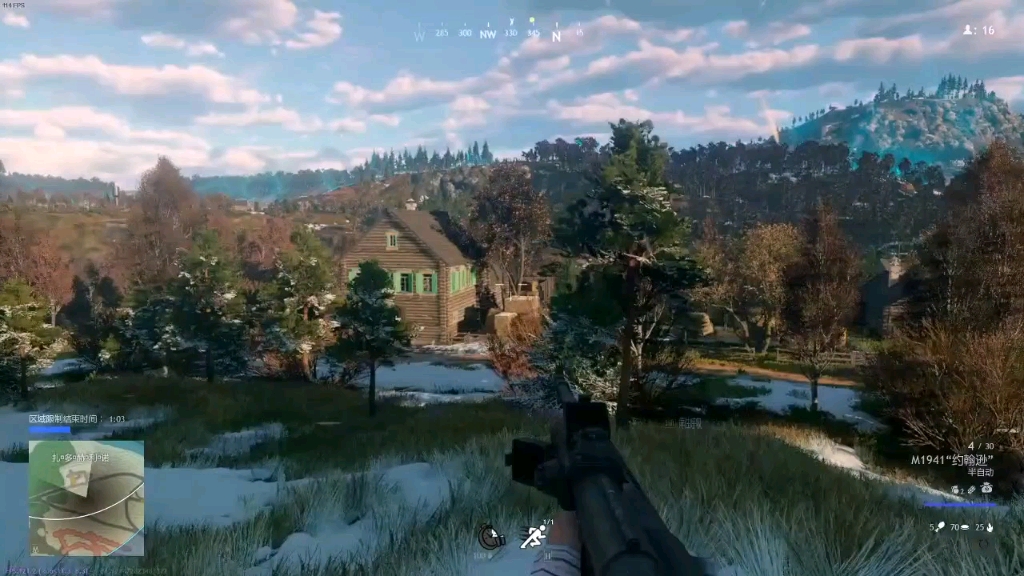Click the stopwatch ability icon
Screen dimensions: 1024x576
pos(490,537)
